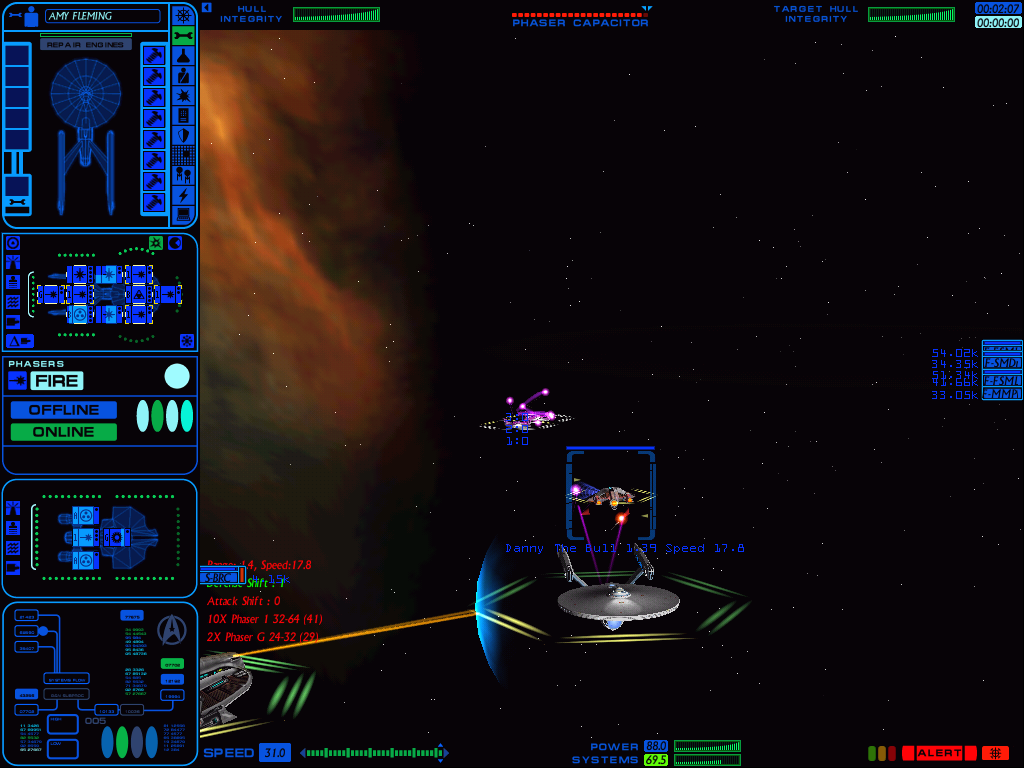
Task: Click the speed setting slider
Action: (x=372, y=753)
